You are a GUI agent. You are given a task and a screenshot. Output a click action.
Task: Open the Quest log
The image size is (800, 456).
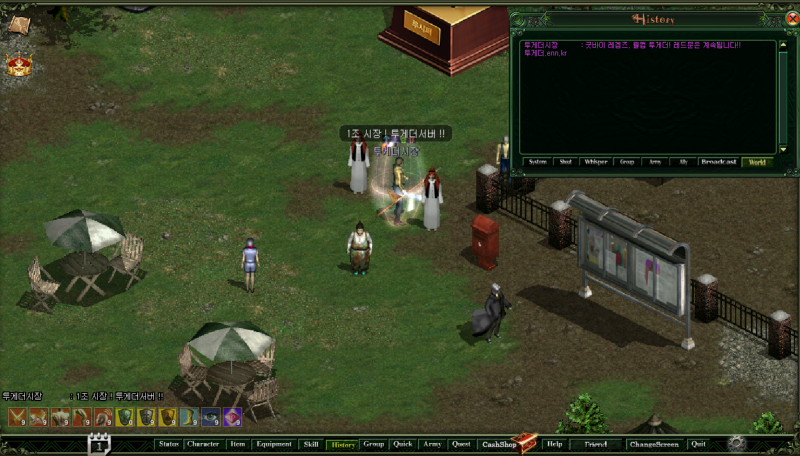tap(461, 444)
